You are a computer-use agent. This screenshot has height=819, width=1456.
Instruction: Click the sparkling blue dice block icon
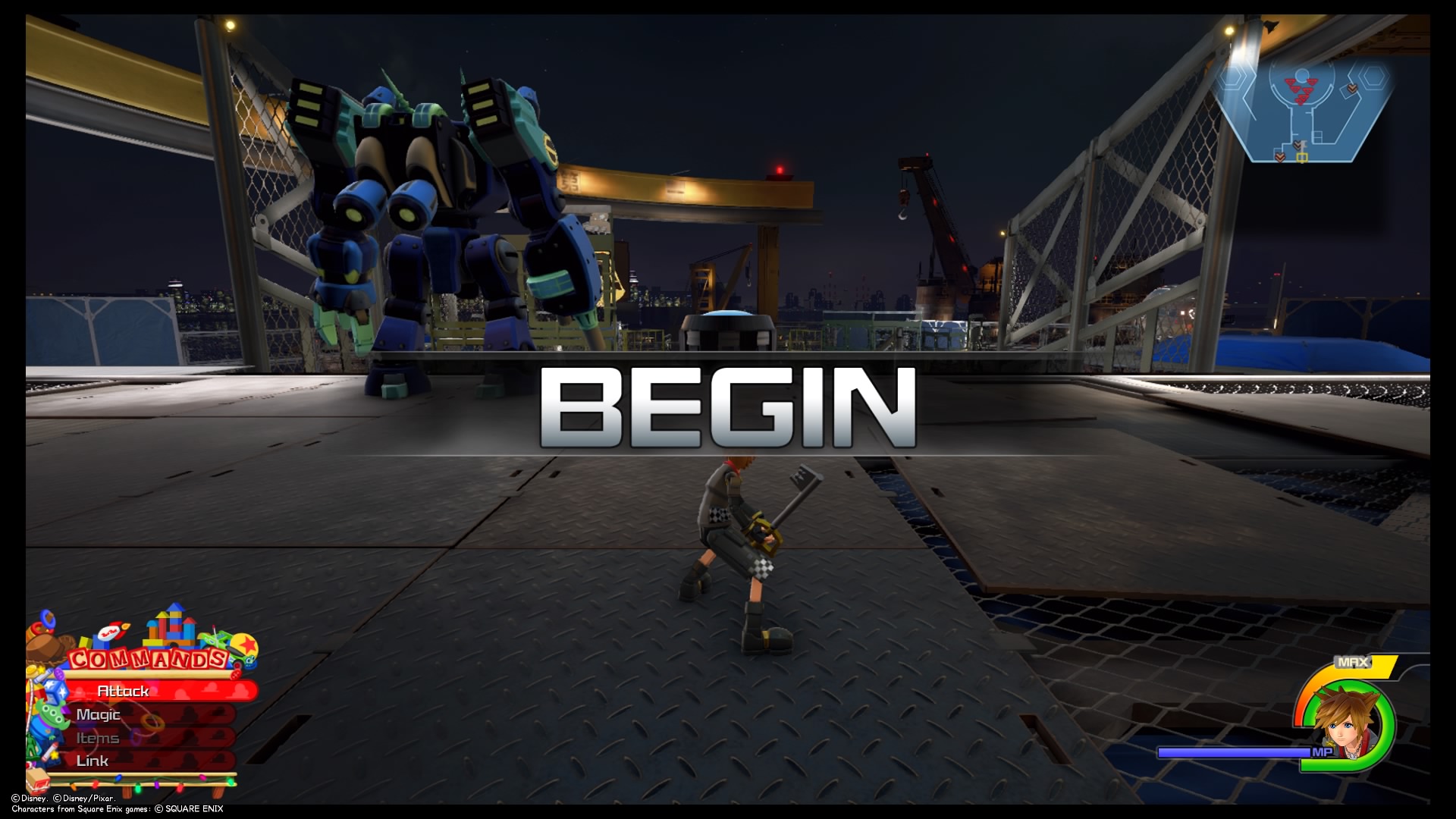[x=54, y=691]
